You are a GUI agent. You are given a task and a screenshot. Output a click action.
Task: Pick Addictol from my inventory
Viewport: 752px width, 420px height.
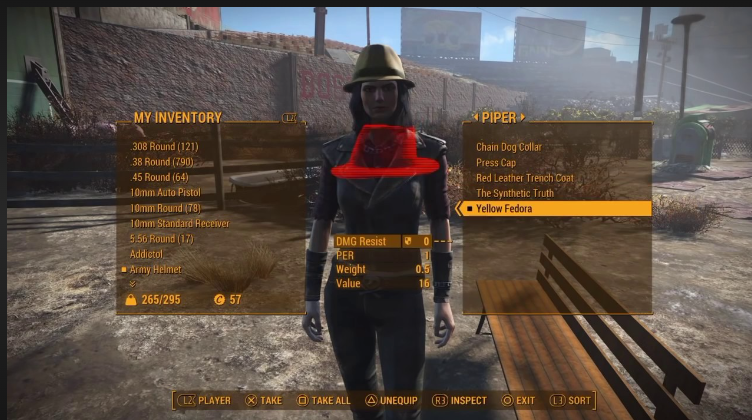[x=146, y=254]
